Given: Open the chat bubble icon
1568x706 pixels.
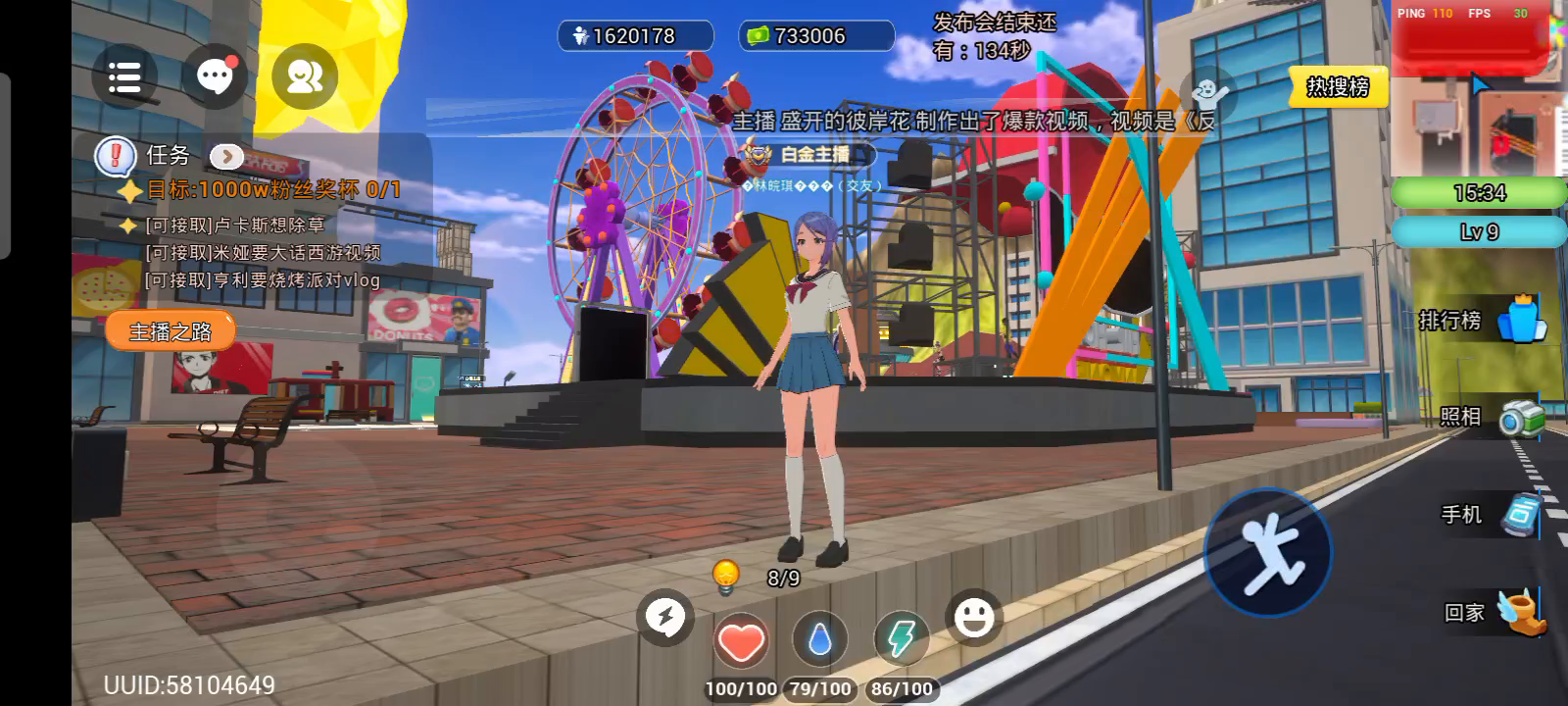Looking at the screenshot, I should point(216,76).
